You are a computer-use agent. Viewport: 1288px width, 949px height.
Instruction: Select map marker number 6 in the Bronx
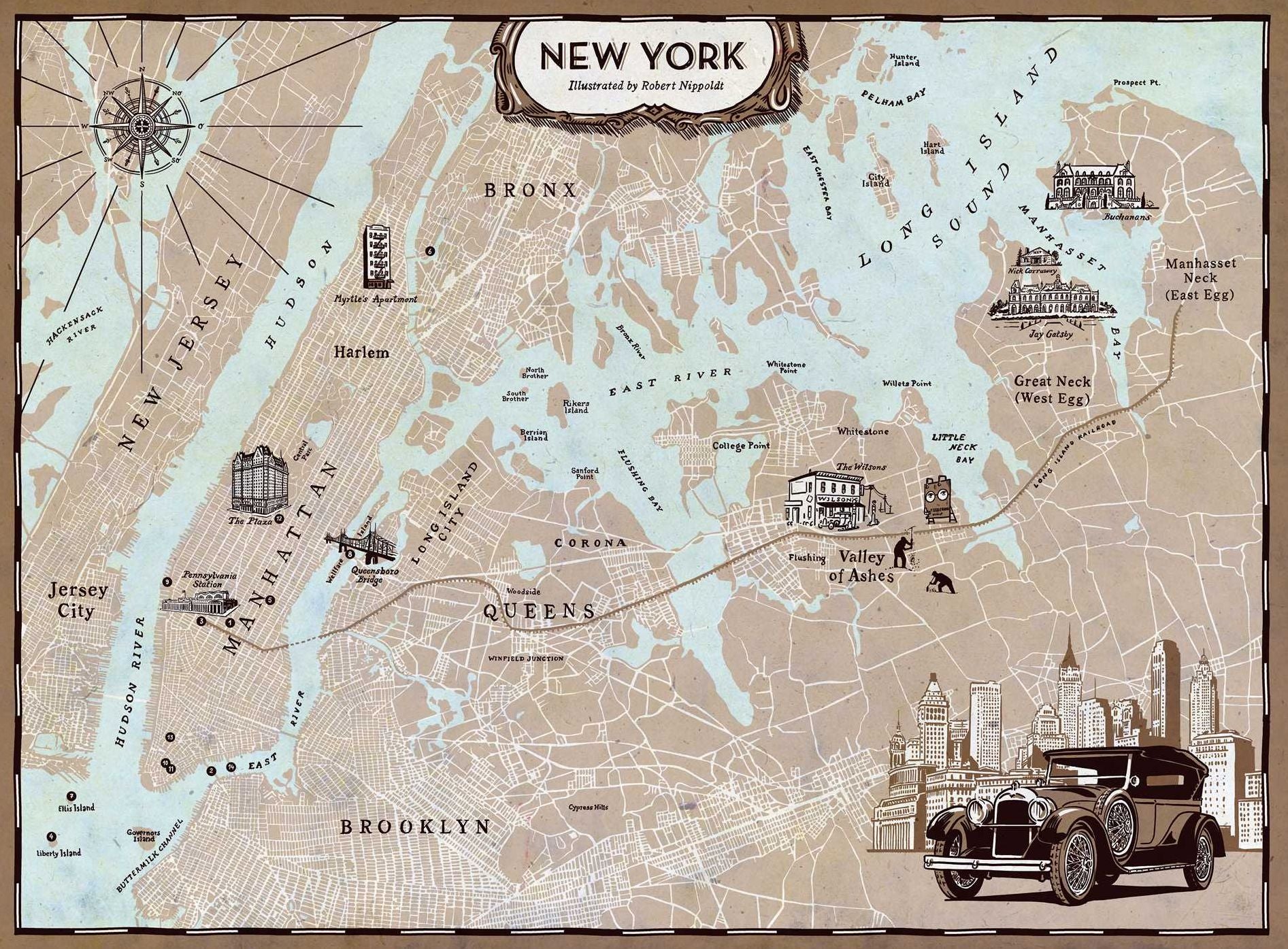(x=429, y=251)
